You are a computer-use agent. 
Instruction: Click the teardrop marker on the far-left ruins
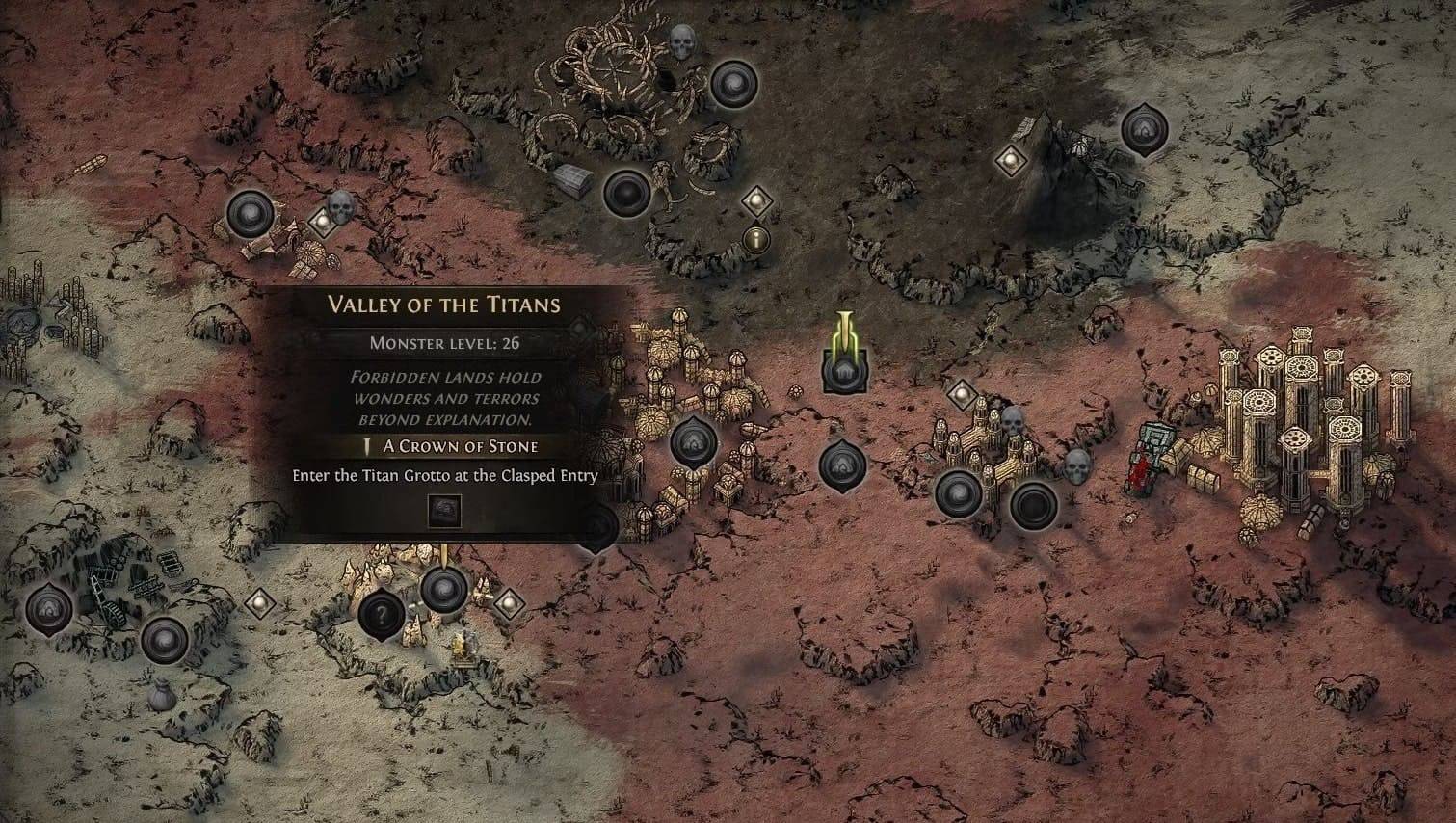click(46, 609)
